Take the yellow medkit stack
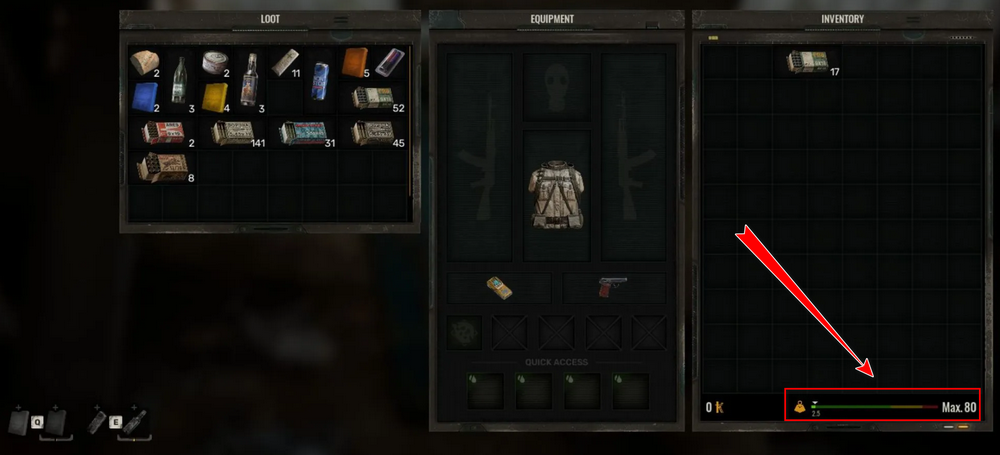This screenshot has height=455, width=1000. 215,96
